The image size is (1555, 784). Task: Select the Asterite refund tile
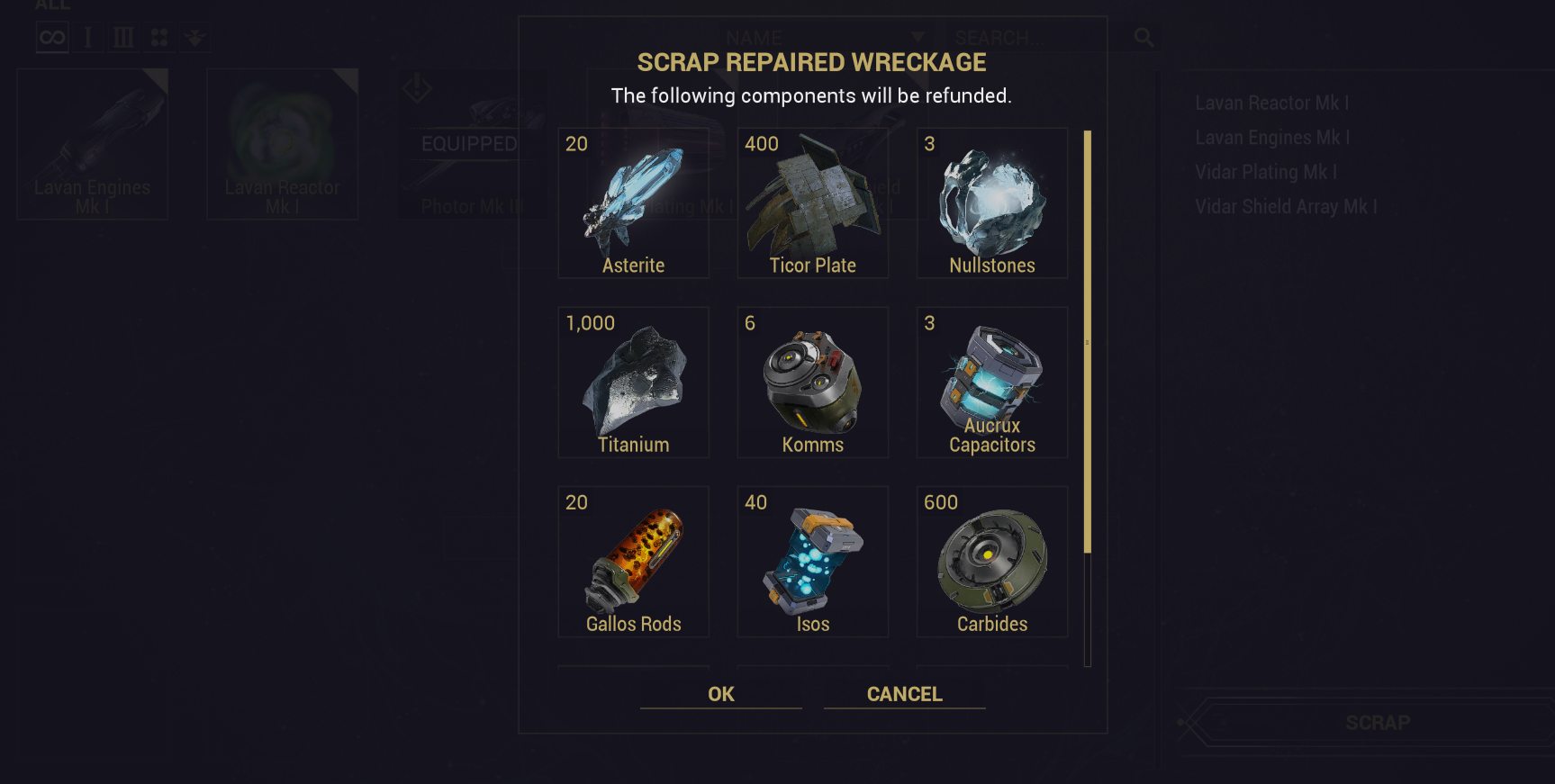[634, 203]
